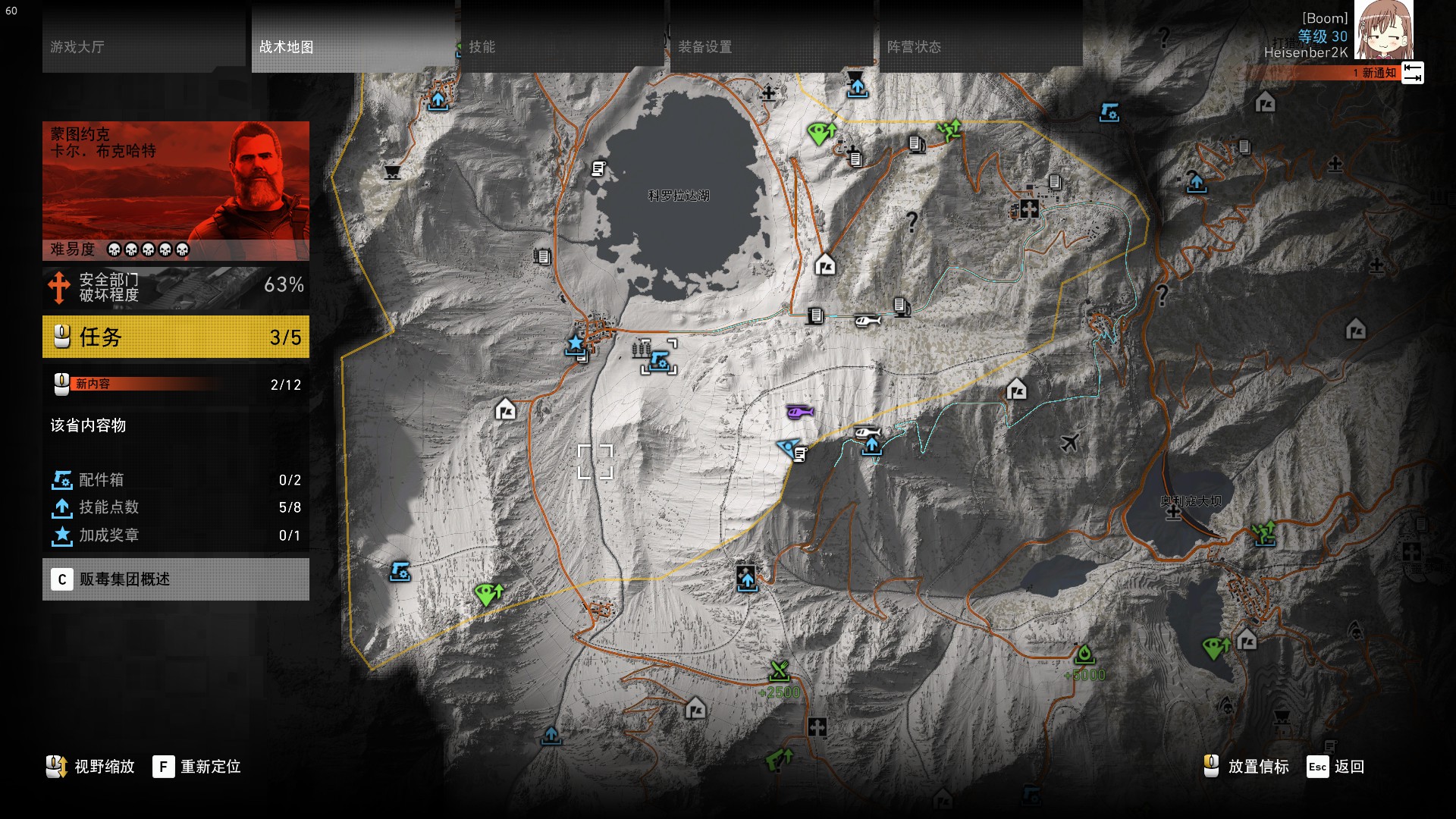Click the player avatar portrait
Screen dimensions: 1456x819
pos(1383,30)
